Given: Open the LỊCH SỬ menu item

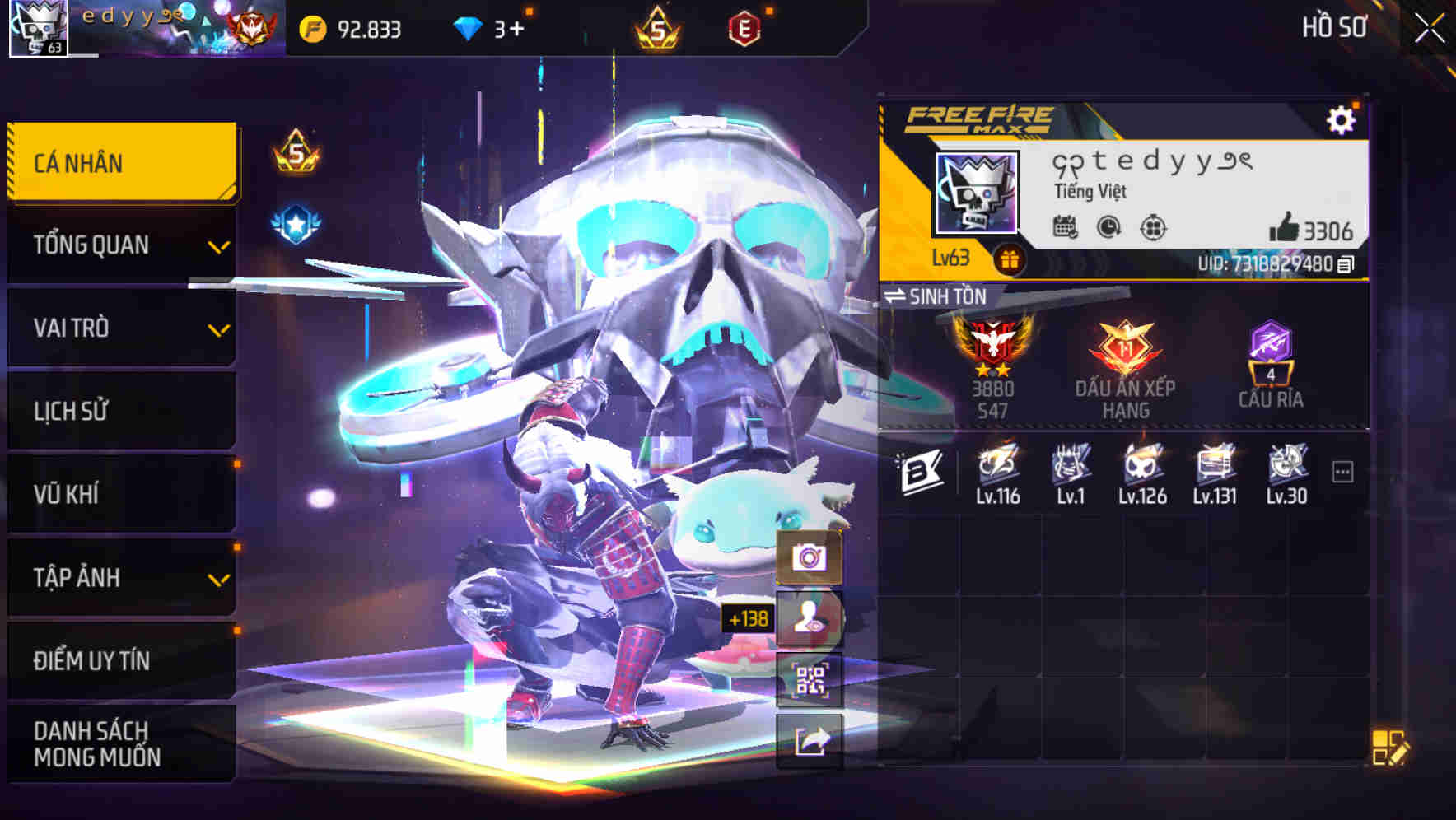Looking at the screenshot, I should point(120,411).
